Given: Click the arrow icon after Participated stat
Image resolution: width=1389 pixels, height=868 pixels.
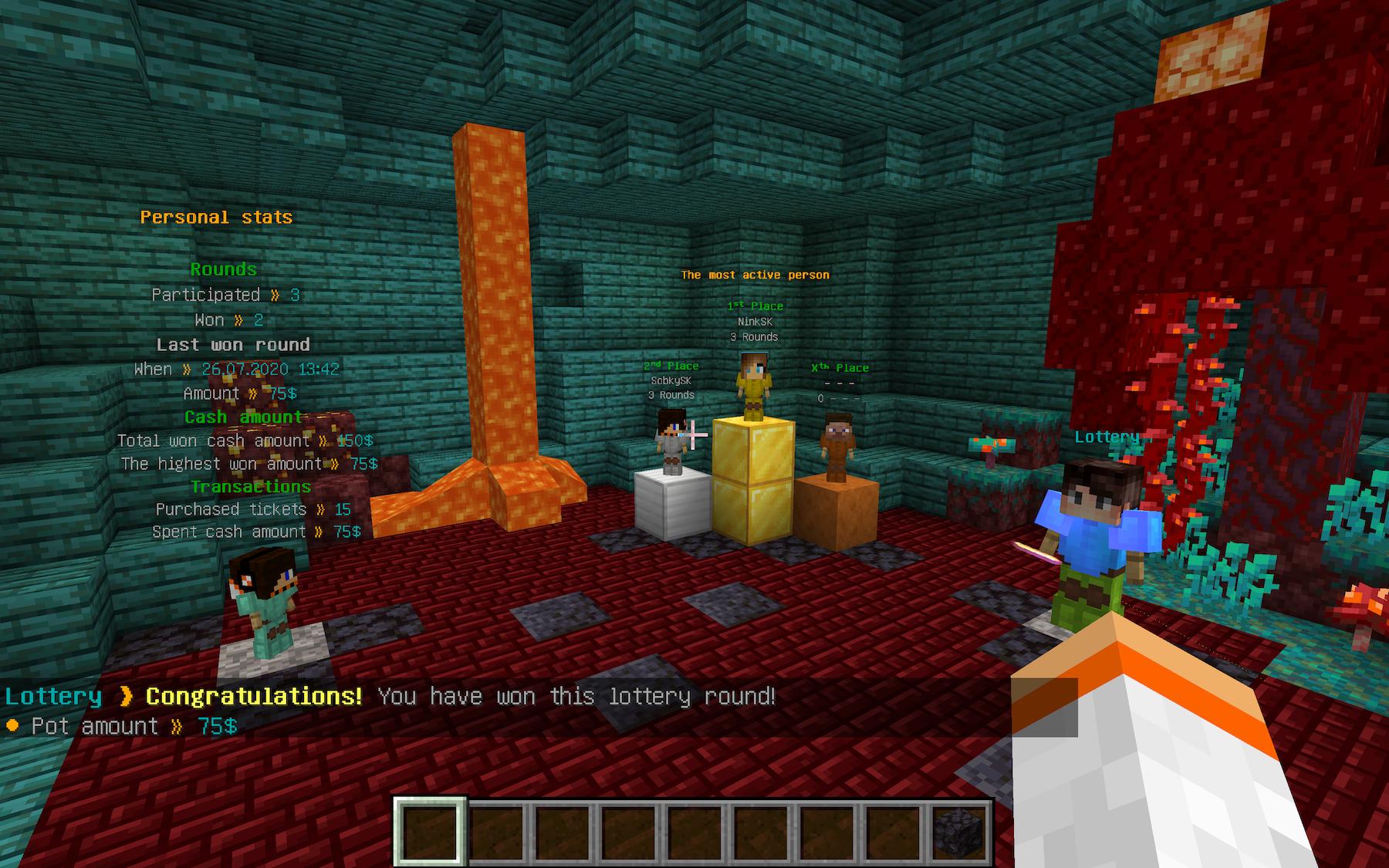Looking at the screenshot, I should pos(277,295).
